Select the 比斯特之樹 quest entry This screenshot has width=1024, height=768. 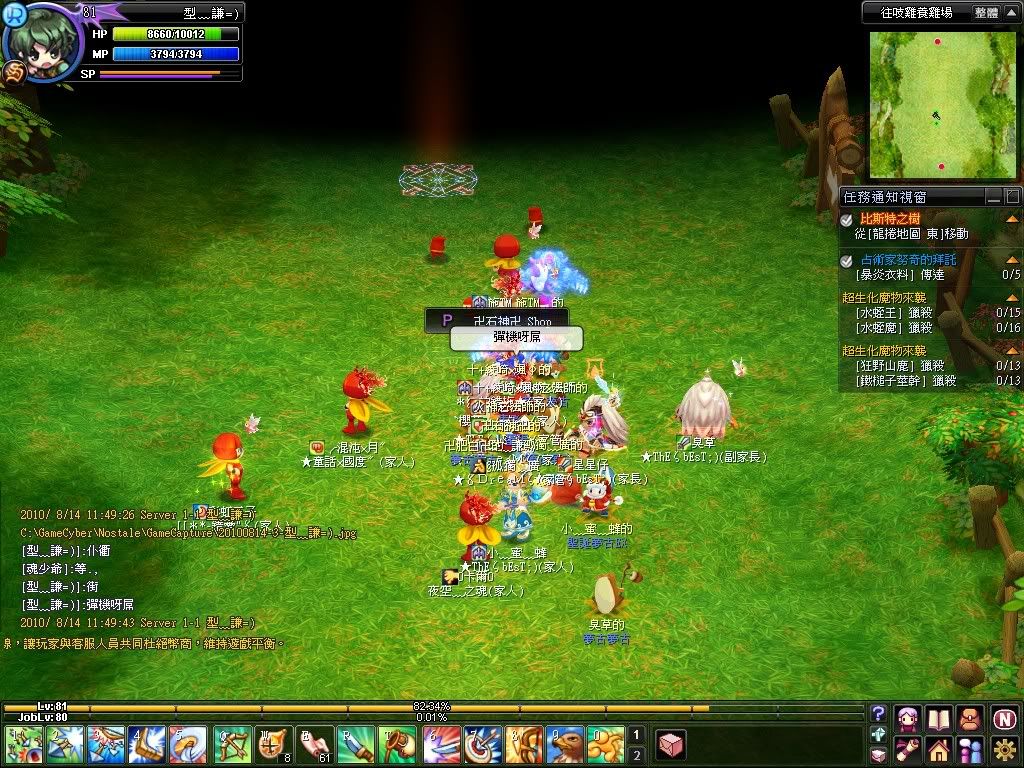pyautogui.click(x=890, y=218)
